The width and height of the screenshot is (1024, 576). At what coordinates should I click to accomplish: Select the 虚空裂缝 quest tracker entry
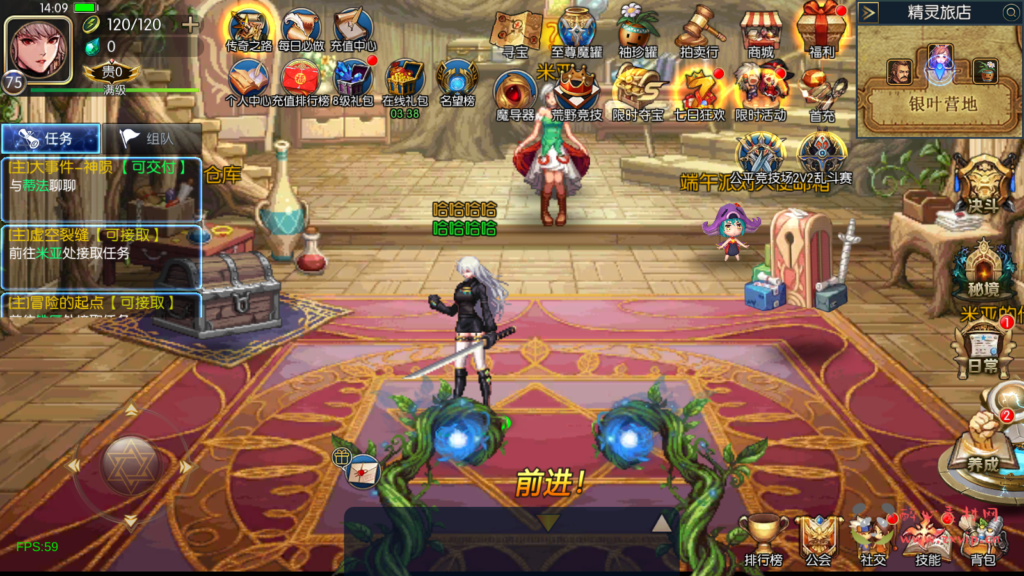102,244
